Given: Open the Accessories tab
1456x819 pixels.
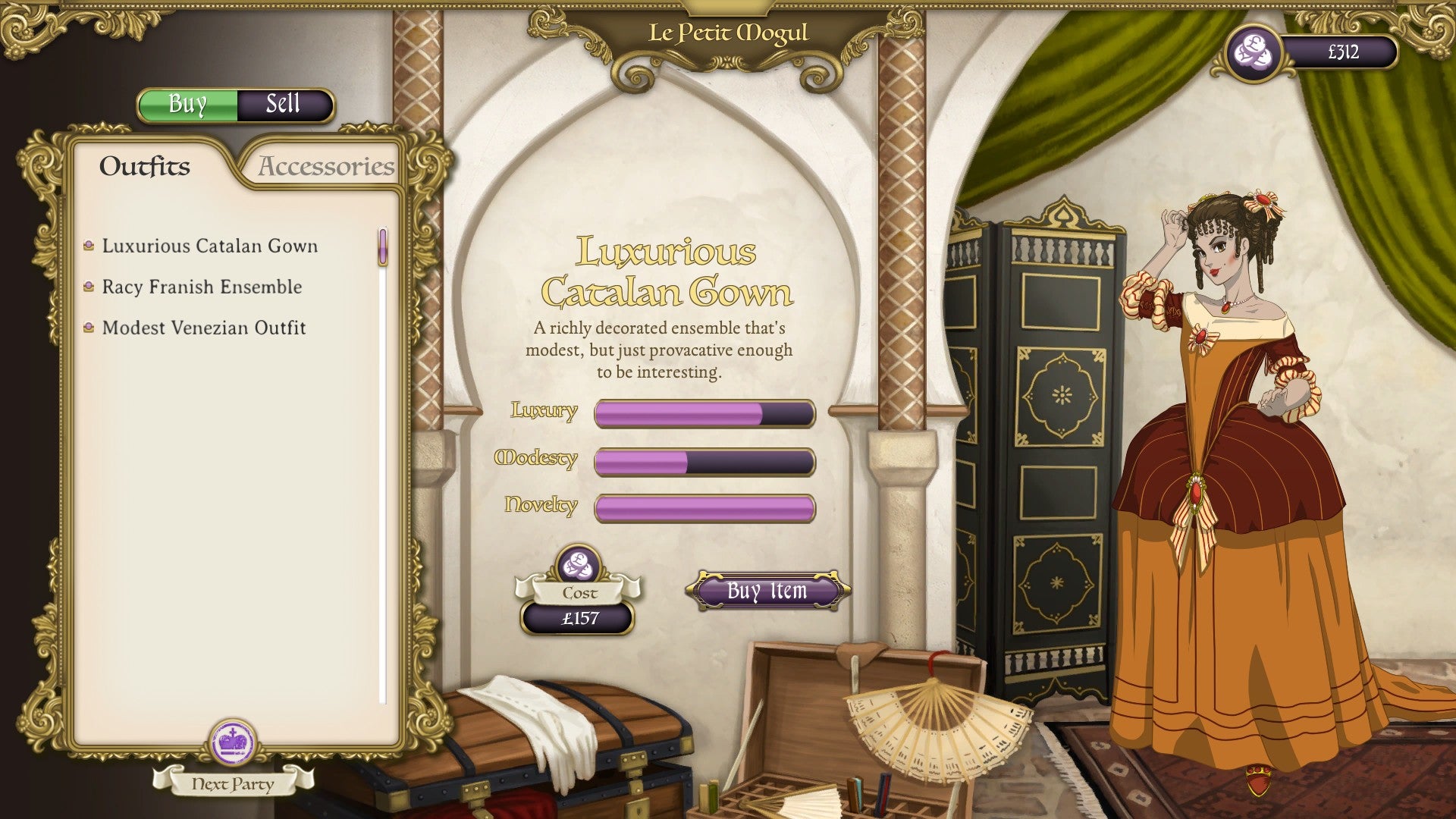Looking at the screenshot, I should pyautogui.click(x=326, y=165).
